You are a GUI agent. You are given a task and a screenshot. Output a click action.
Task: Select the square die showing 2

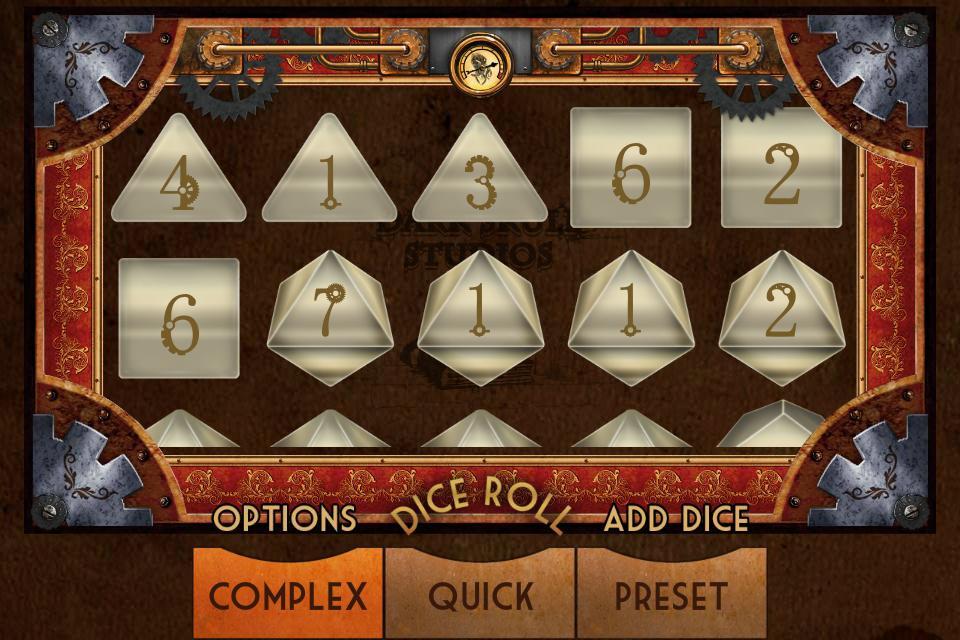click(x=781, y=169)
